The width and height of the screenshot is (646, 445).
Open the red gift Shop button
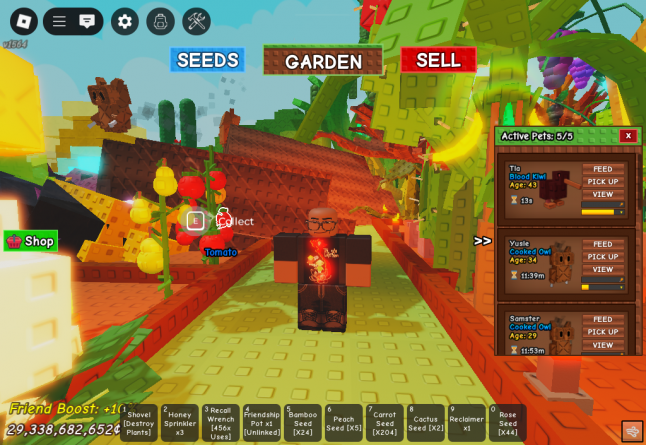click(x=31, y=241)
